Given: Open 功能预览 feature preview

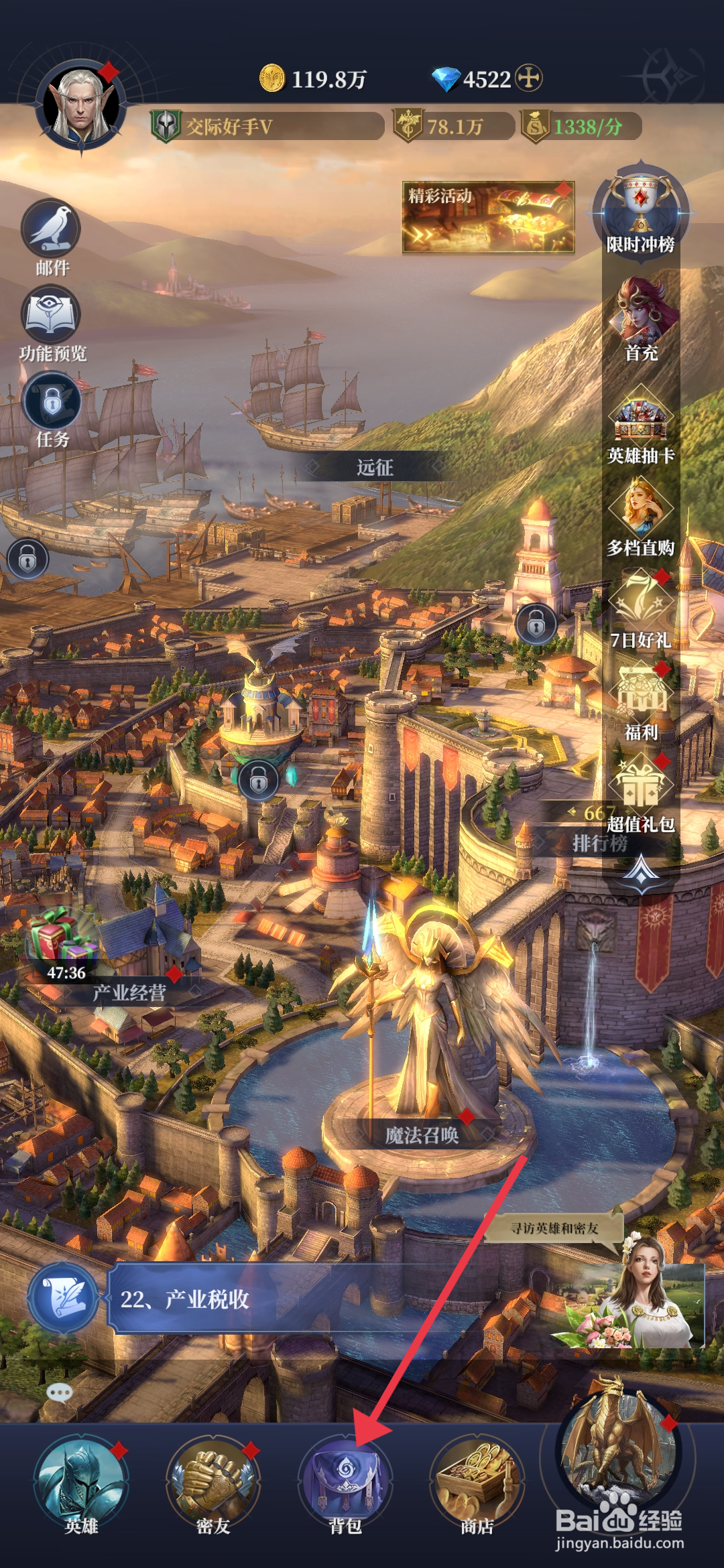Looking at the screenshot, I should 52,318.
